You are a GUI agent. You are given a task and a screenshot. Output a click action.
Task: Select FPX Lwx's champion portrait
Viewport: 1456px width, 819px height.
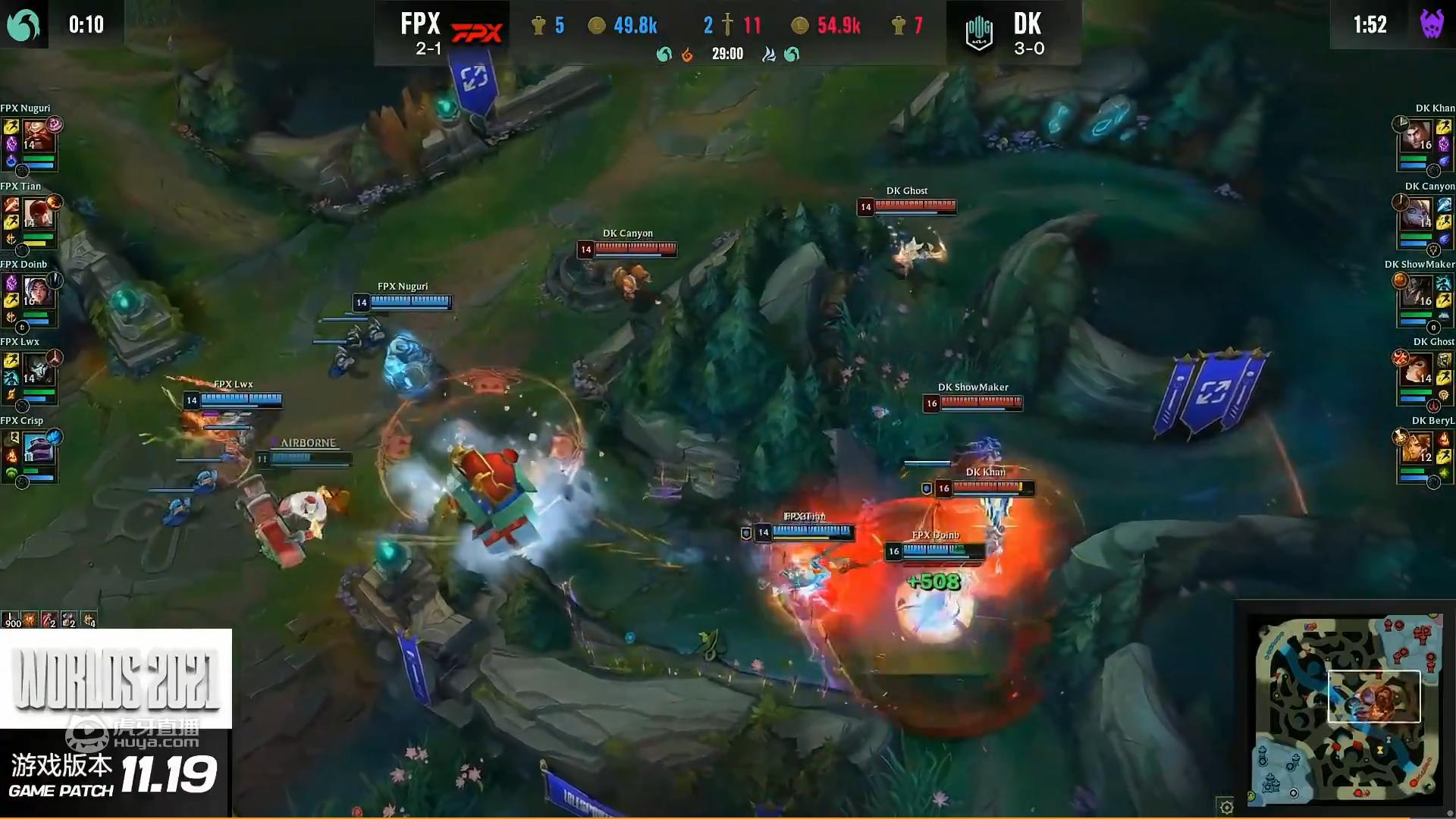point(37,371)
